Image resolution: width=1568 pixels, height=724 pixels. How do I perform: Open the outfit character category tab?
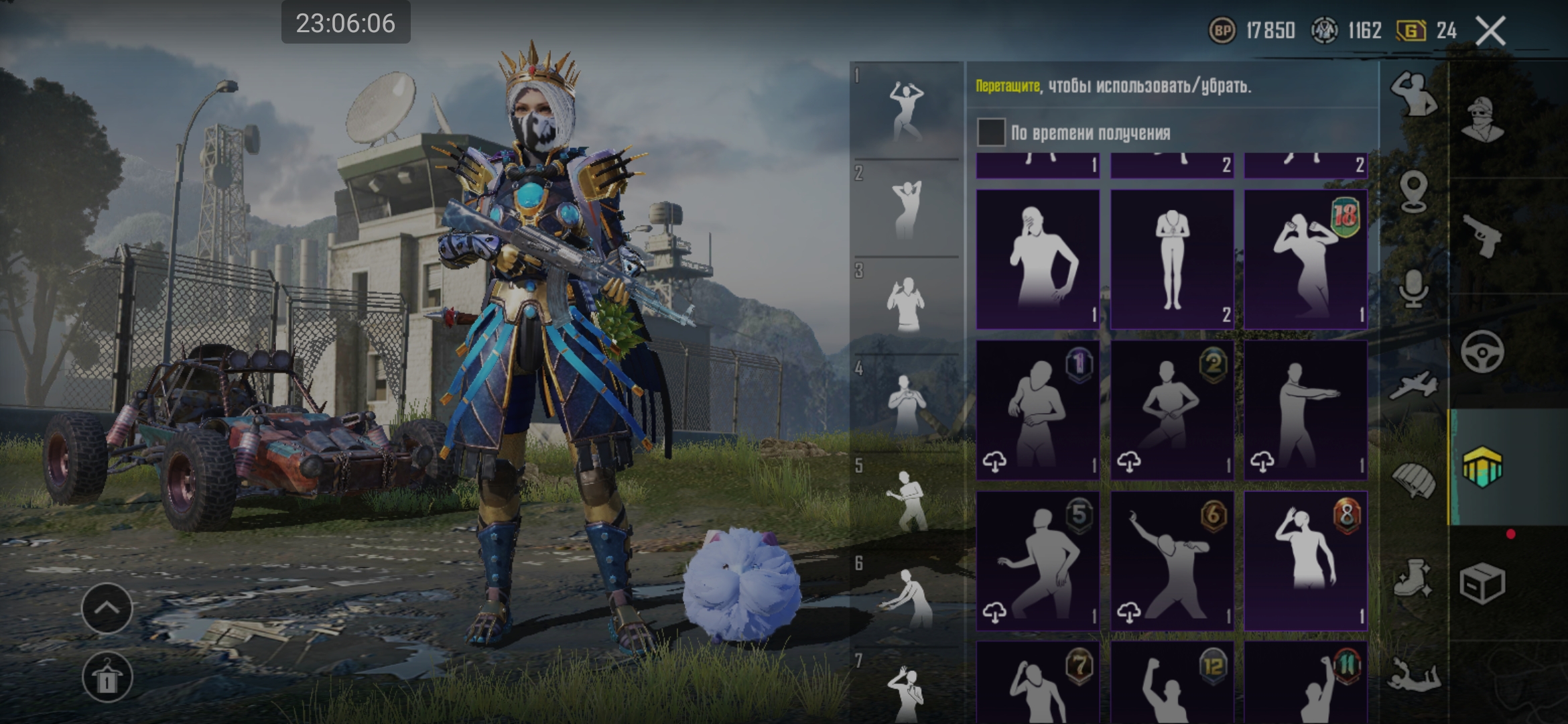coord(1482,119)
